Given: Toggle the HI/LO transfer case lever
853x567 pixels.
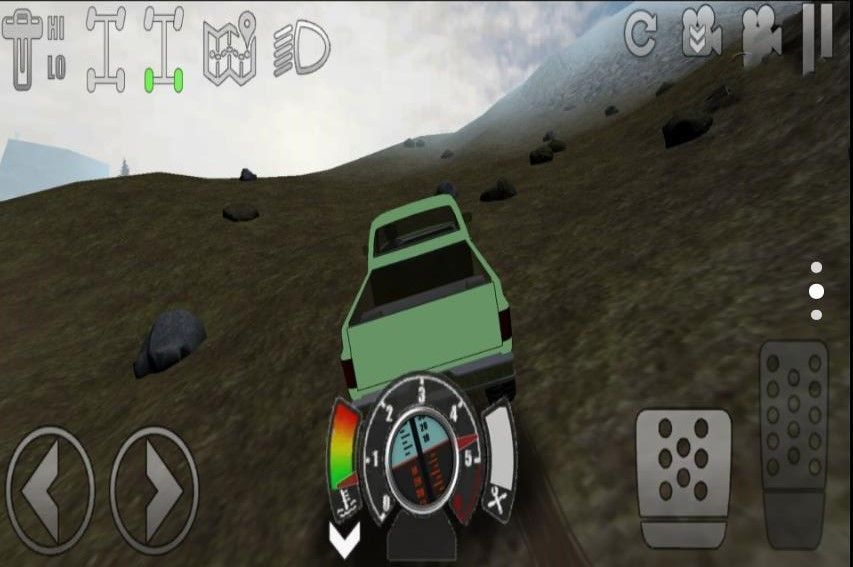Looking at the screenshot, I should (34, 49).
